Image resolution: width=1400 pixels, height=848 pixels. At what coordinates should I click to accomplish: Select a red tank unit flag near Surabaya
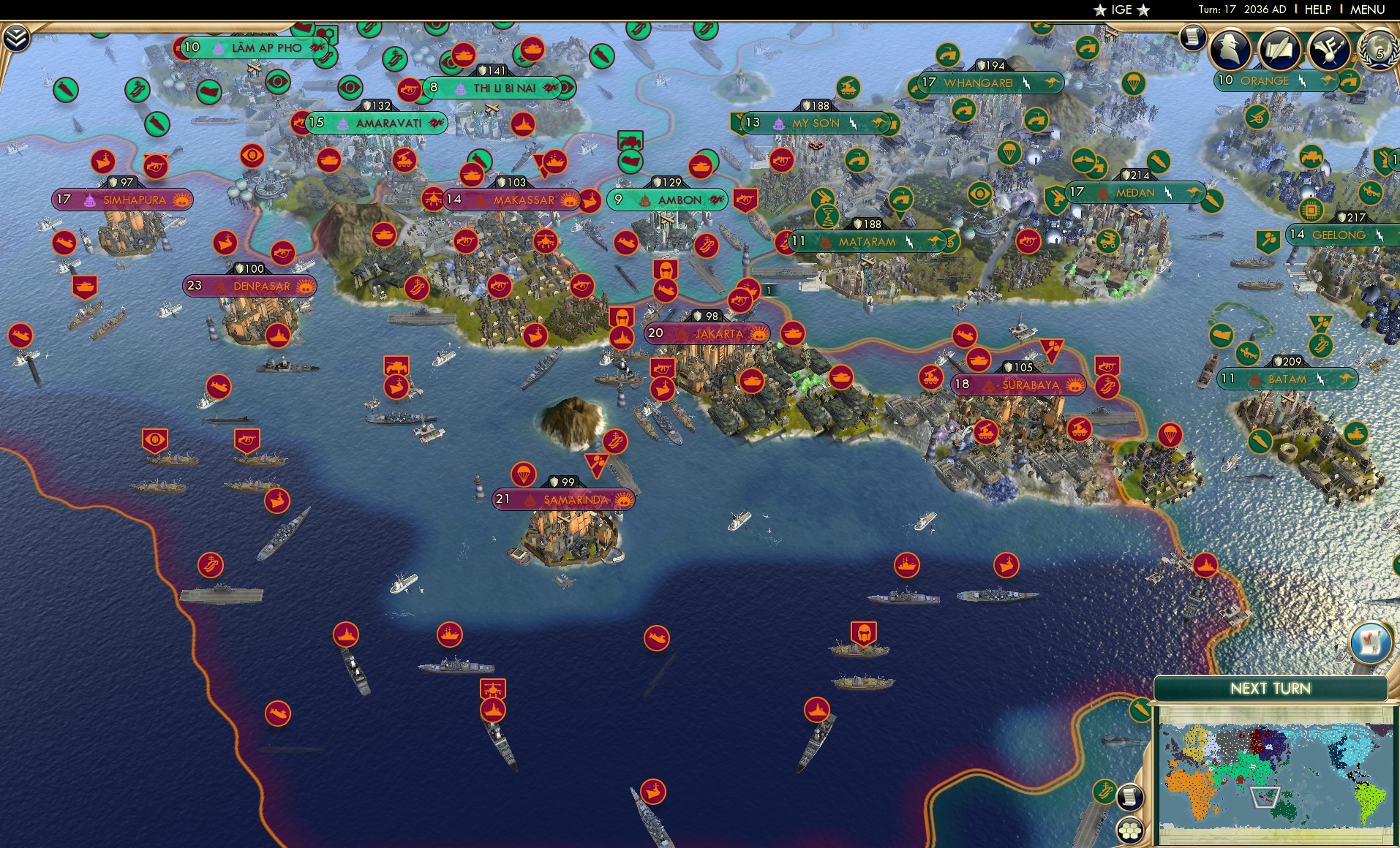coord(979,360)
